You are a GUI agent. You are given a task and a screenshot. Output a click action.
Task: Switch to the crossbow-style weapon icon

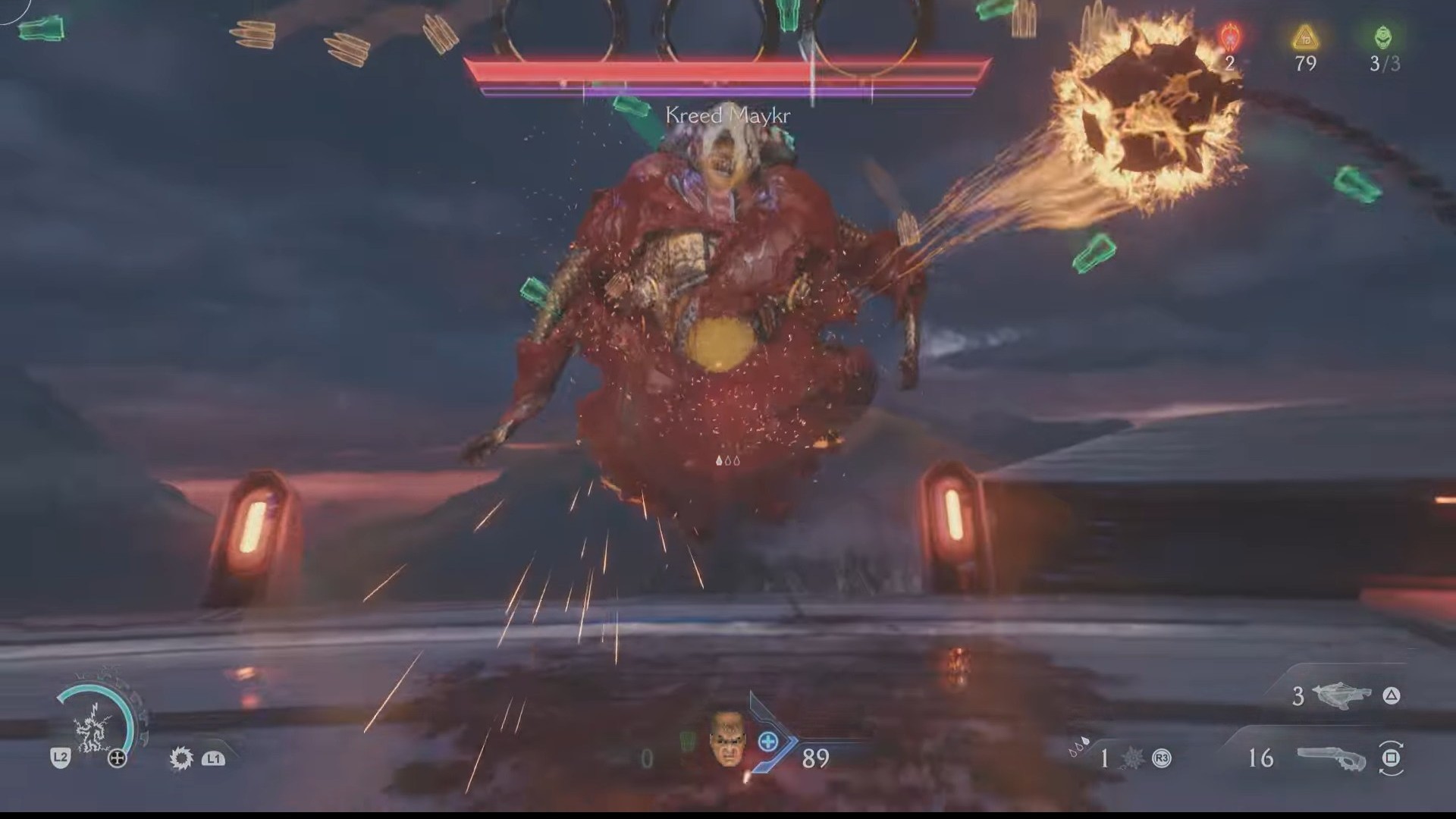pyautogui.click(x=1340, y=695)
